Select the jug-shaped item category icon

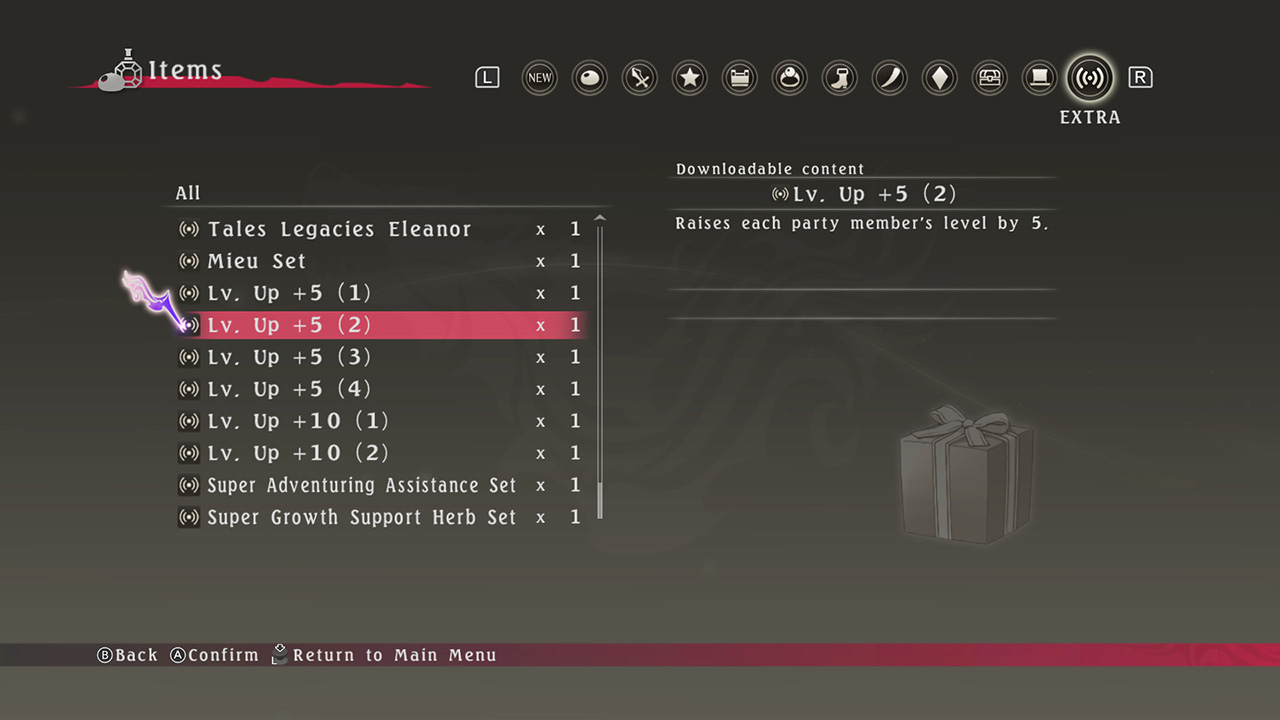(x=889, y=77)
